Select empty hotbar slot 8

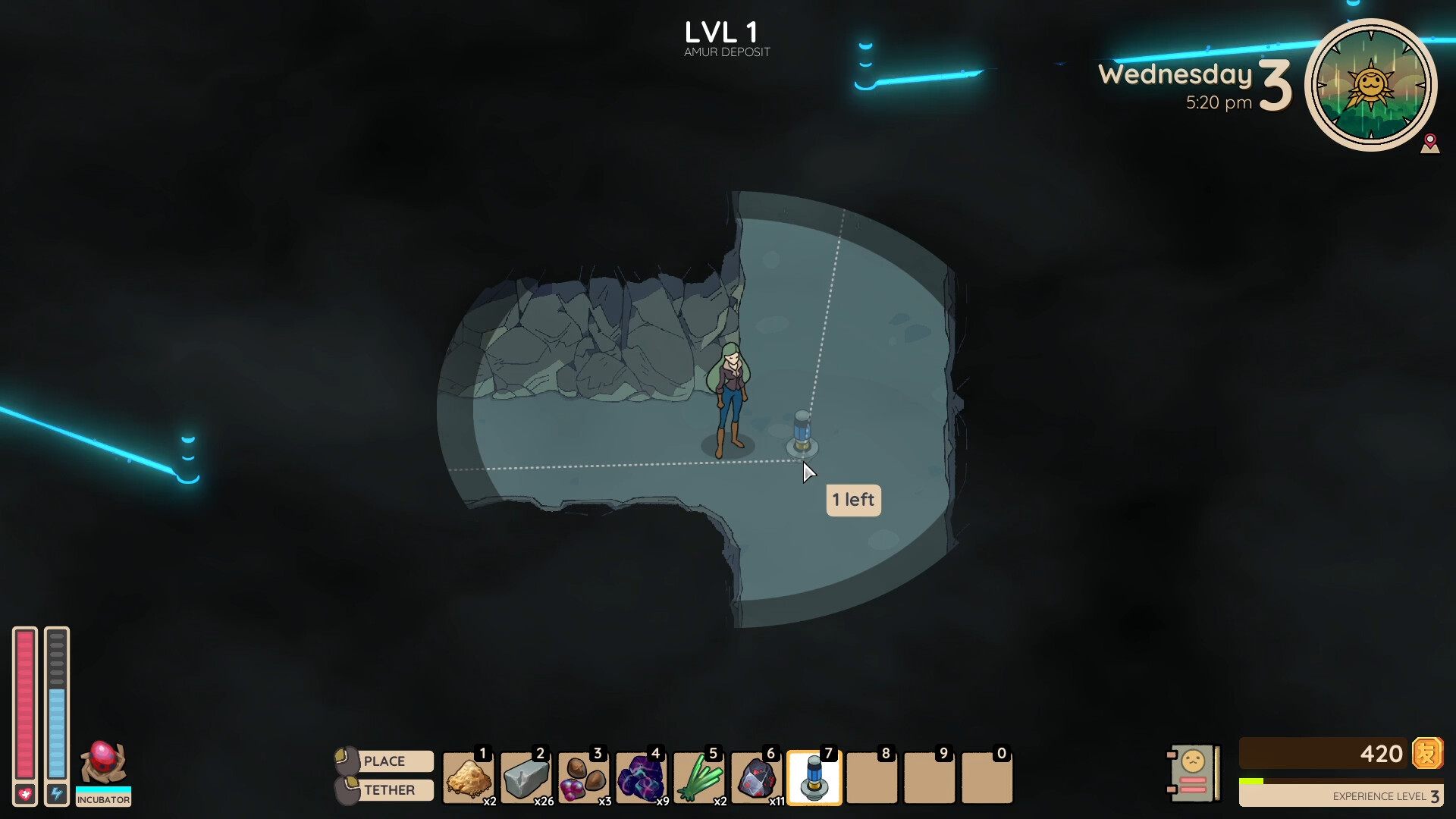872,777
